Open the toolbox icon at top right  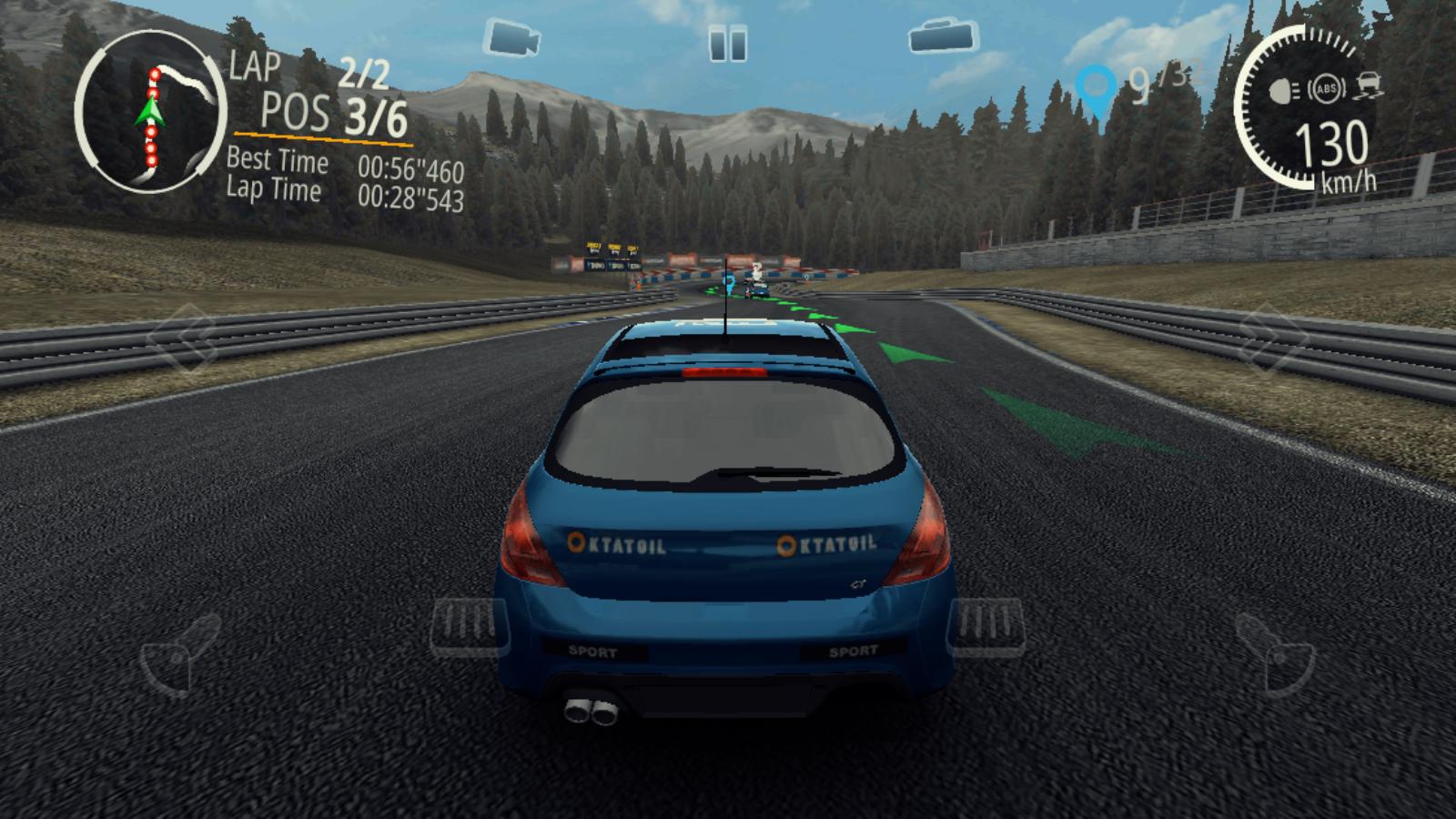coord(943,37)
